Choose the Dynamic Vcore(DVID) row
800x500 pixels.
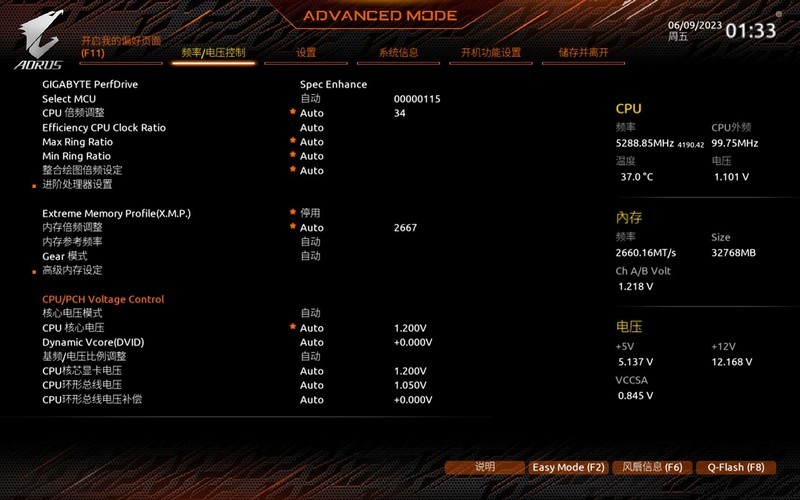[93, 342]
